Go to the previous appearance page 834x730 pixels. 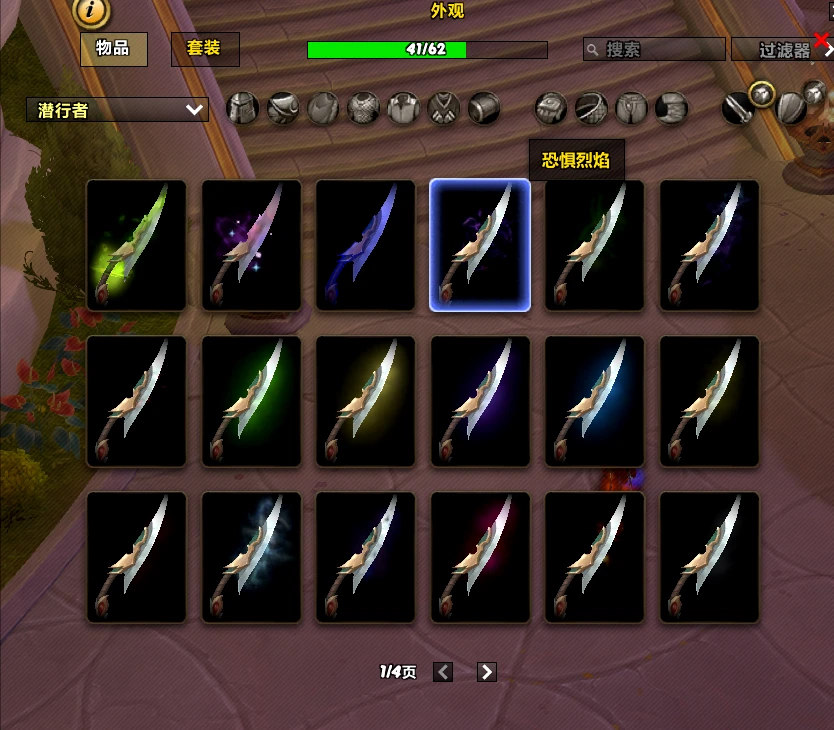tap(443, 672)
